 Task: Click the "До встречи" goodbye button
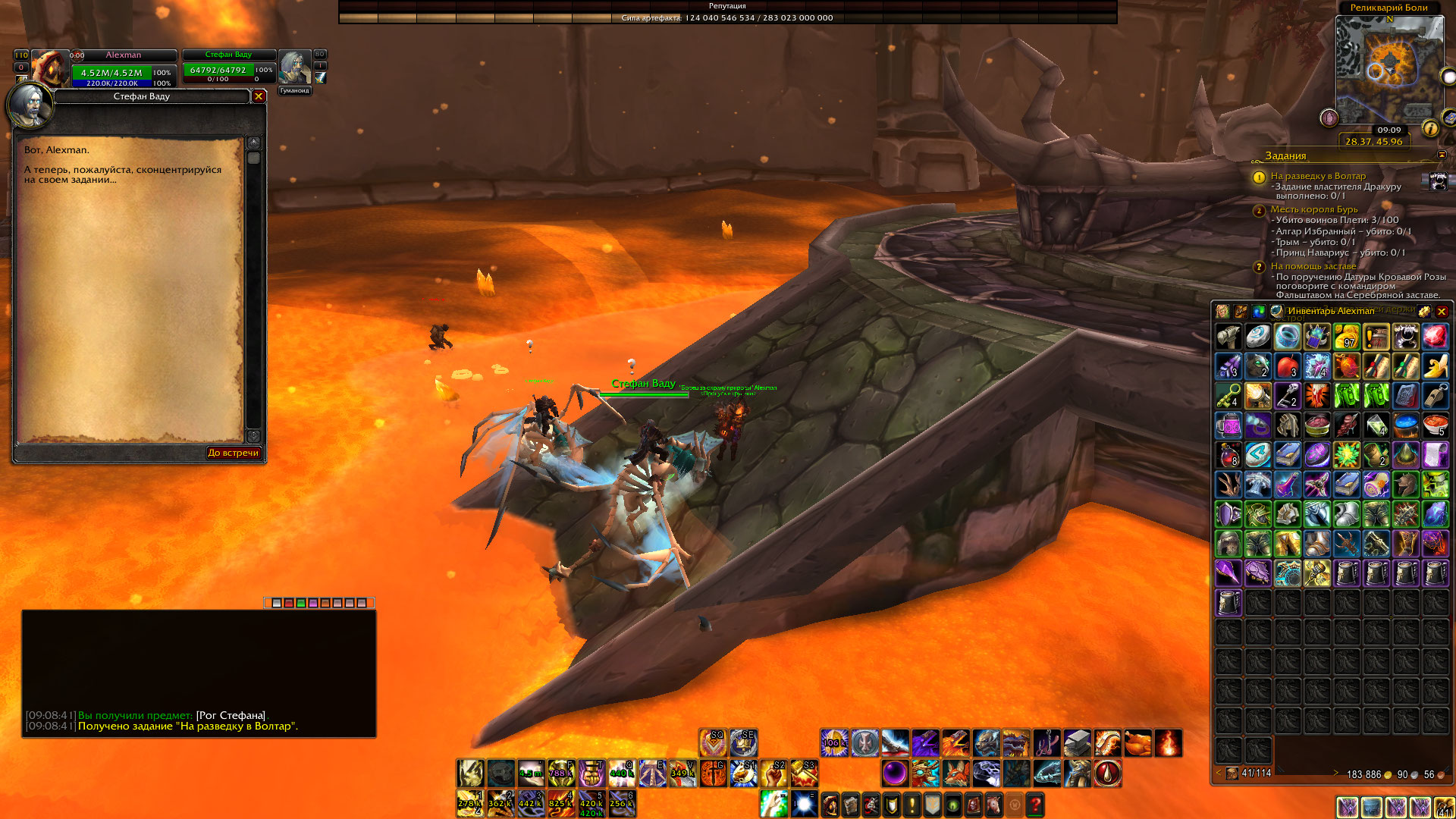tap(234, 453)
